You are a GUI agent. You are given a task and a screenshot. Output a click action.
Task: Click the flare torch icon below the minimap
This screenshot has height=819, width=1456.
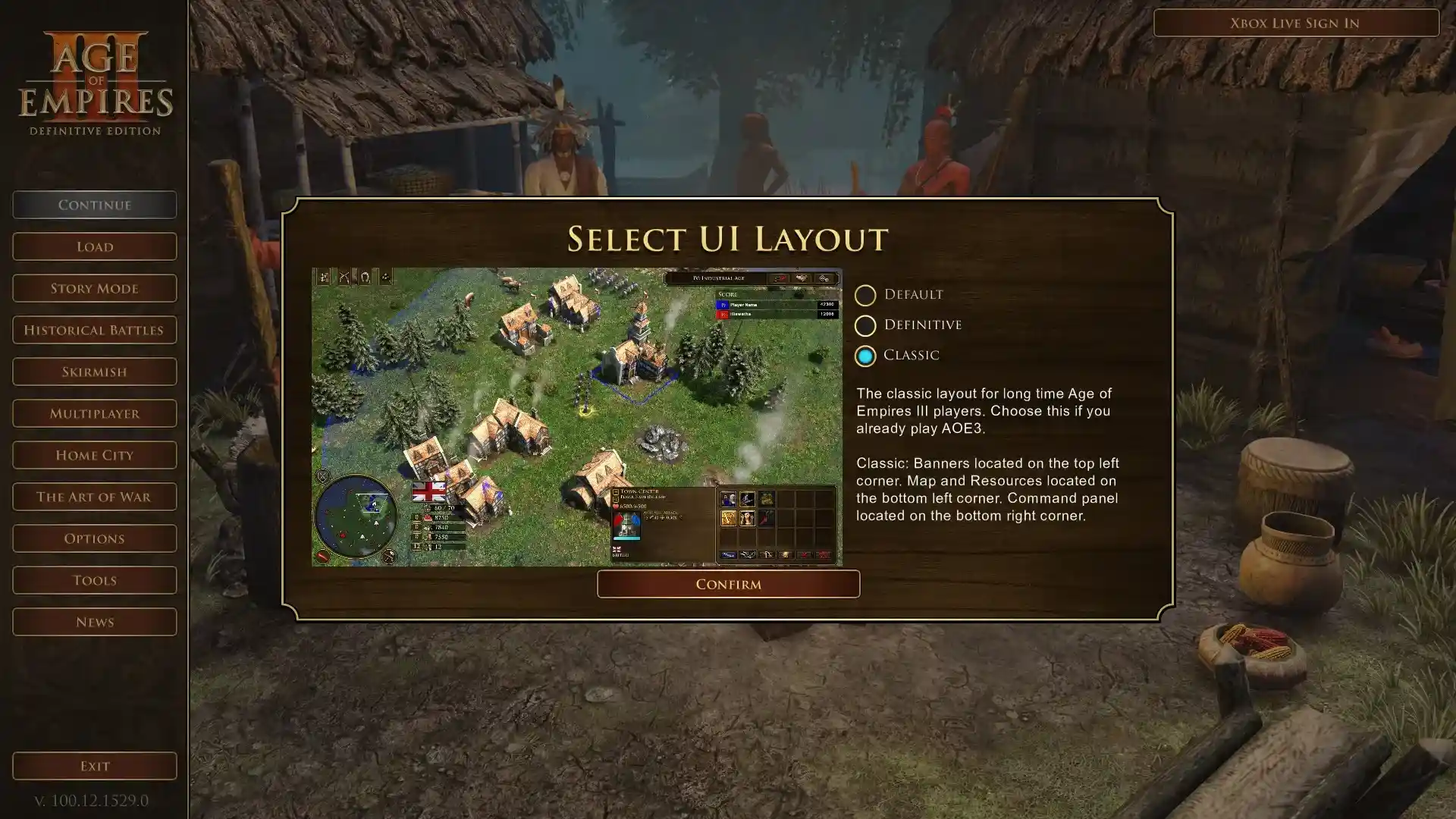point(322,558)
